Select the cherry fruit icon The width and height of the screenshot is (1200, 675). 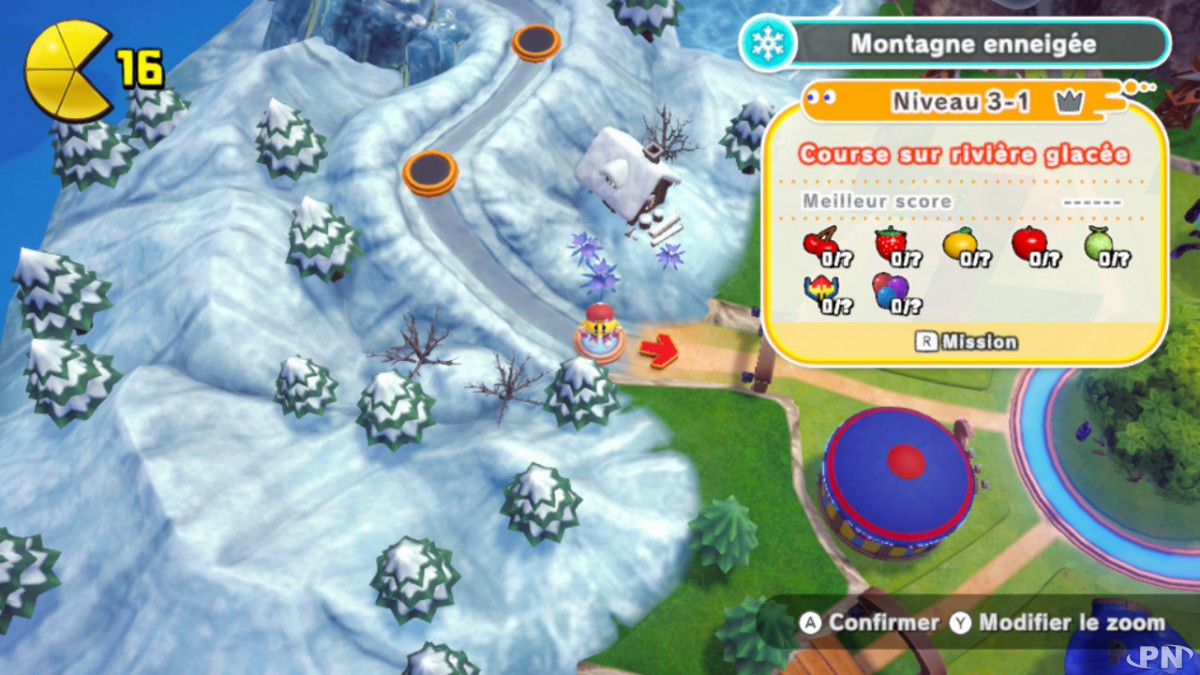click(821, 245)
